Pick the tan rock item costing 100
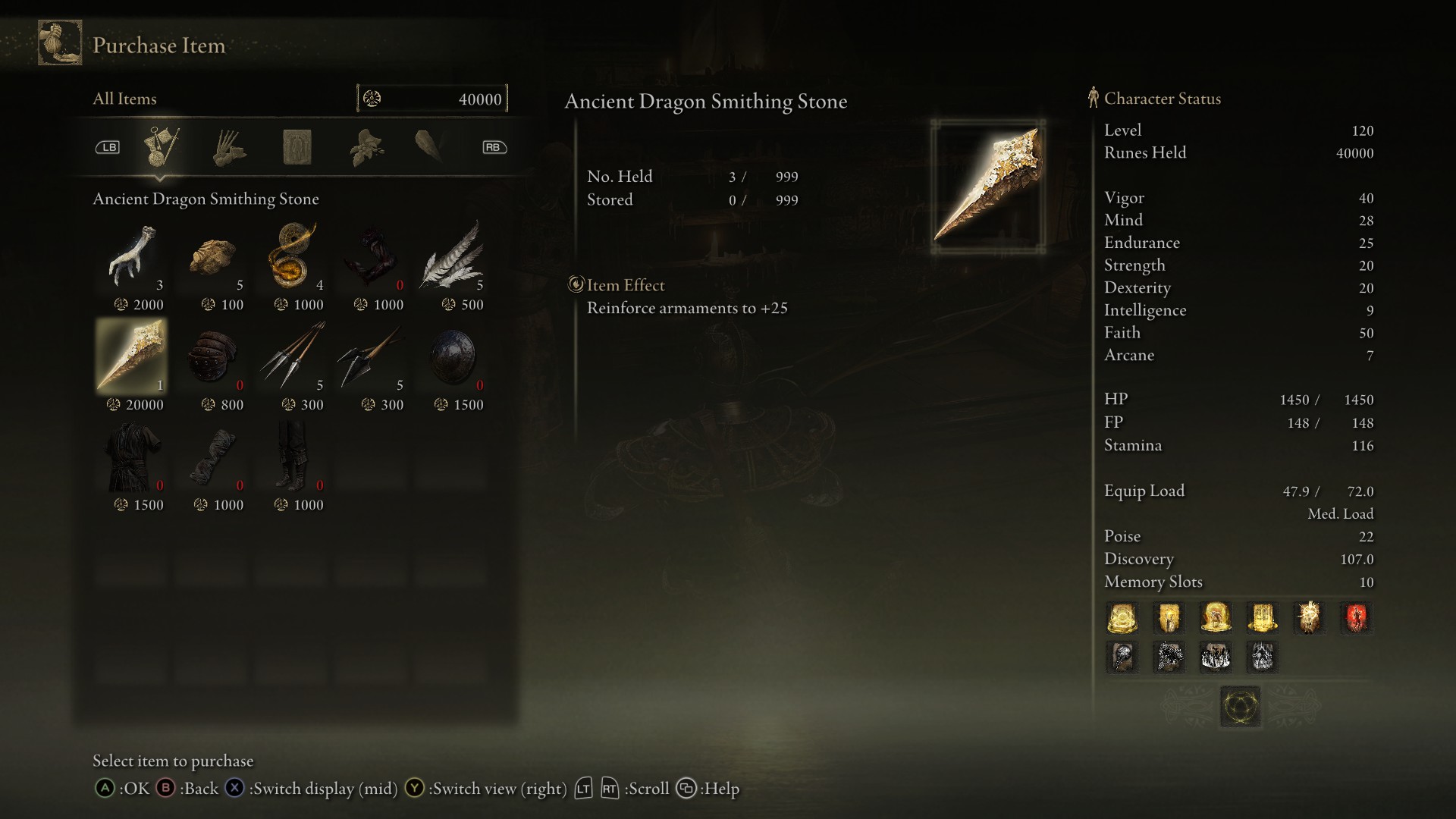The width and height of the screenshot is (1456, 819). [x=213, y=256]
